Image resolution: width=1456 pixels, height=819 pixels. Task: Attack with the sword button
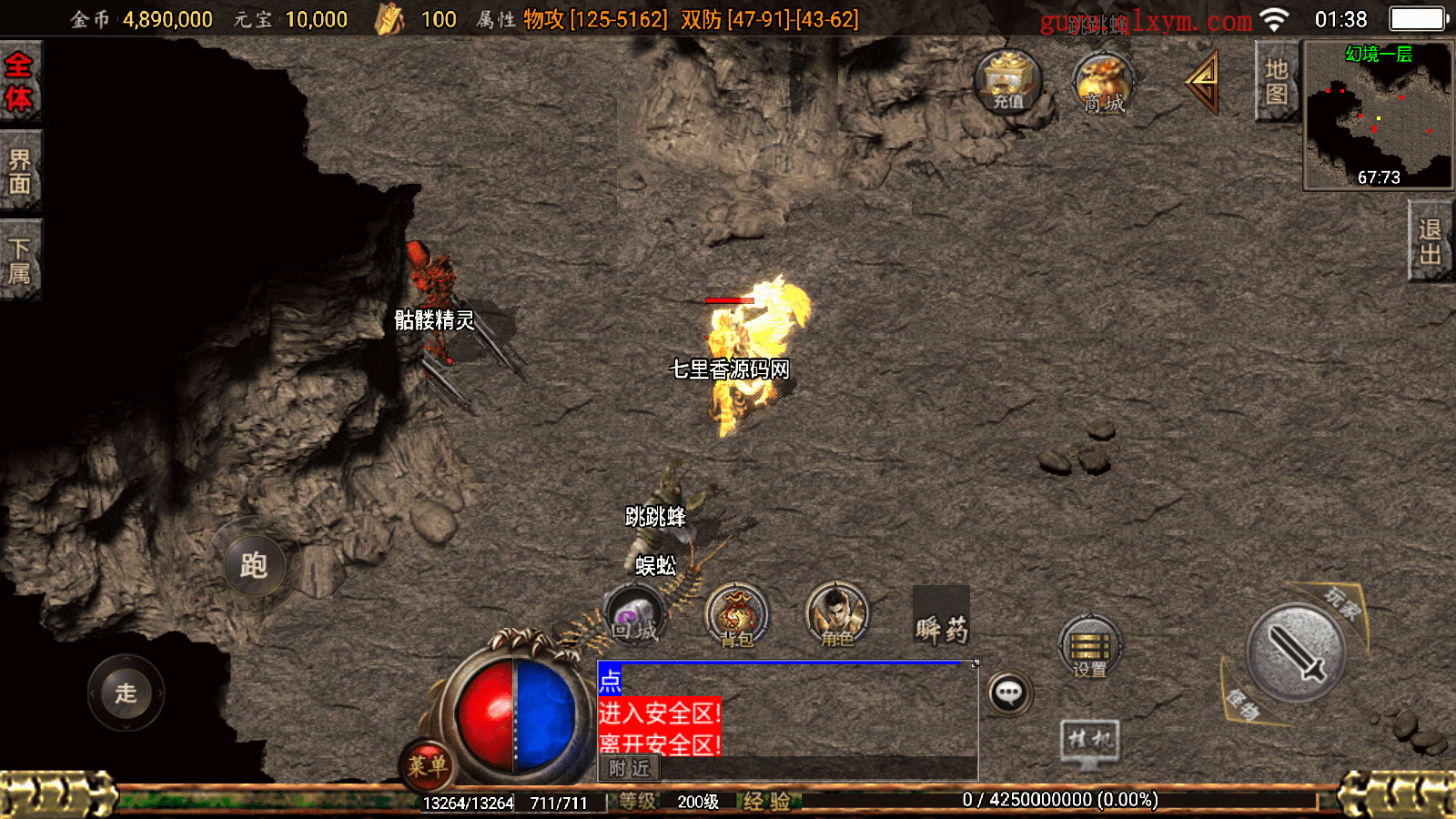[1295, 652]
